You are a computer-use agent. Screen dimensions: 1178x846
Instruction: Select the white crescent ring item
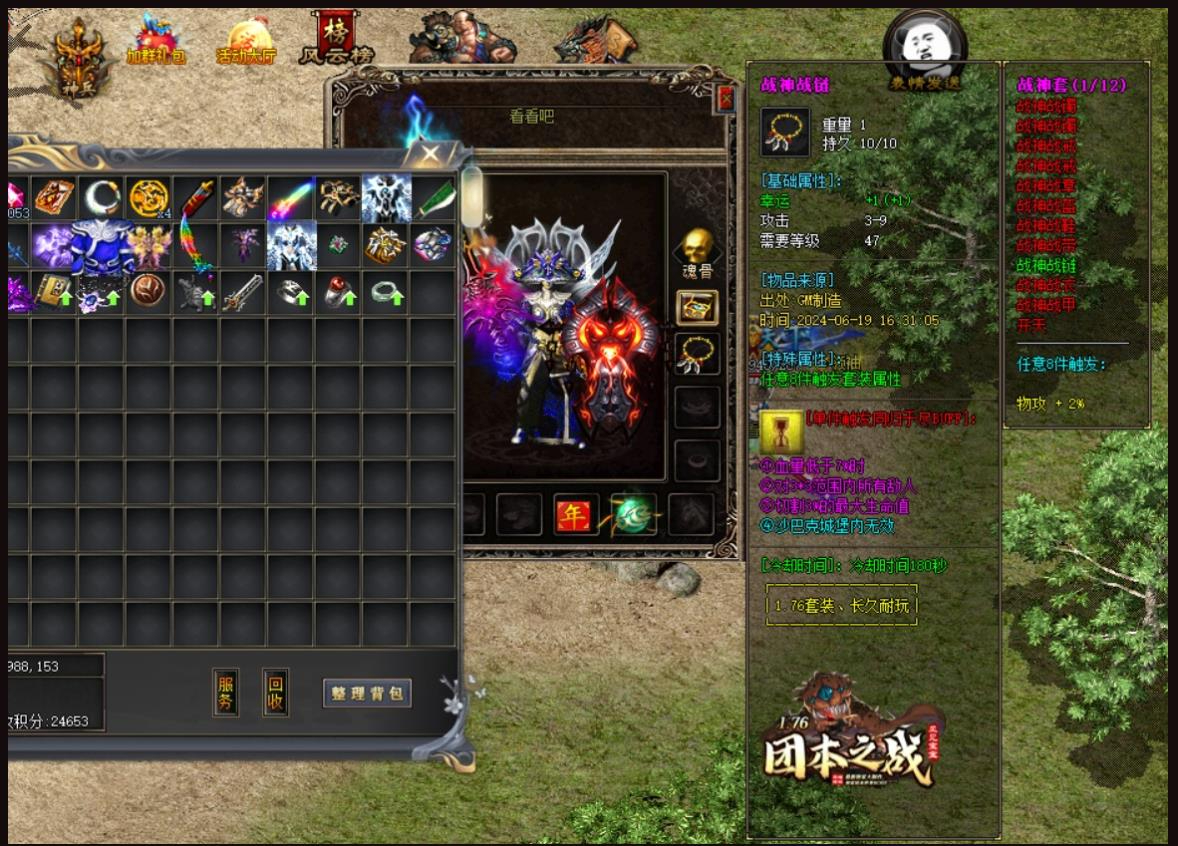tap(101, 198)
